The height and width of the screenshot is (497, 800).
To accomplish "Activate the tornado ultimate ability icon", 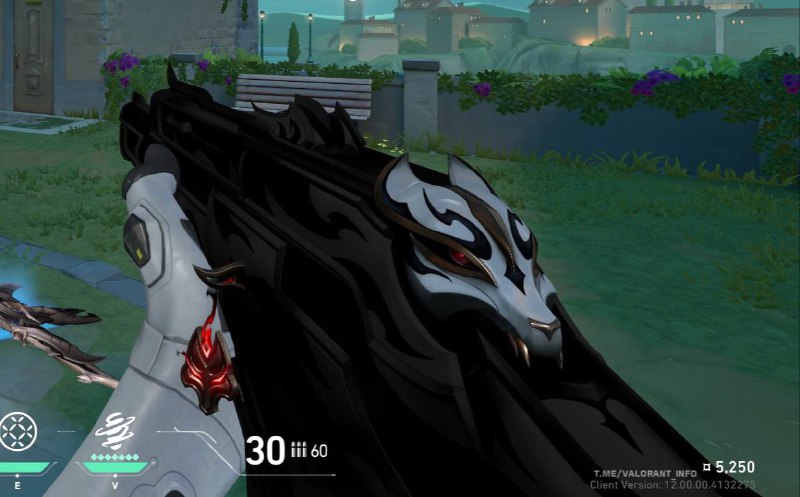I will [x=115, y=430].
